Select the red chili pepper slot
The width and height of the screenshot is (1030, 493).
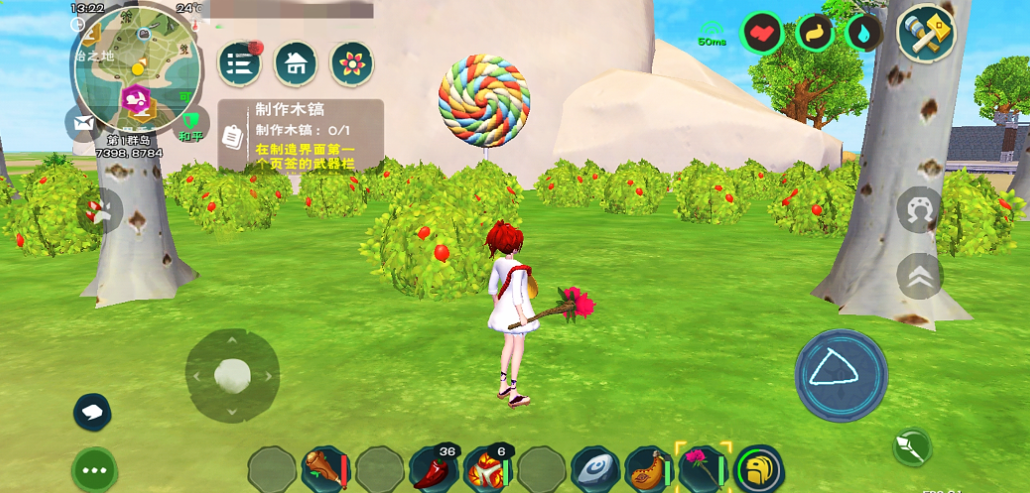[434, 469]
